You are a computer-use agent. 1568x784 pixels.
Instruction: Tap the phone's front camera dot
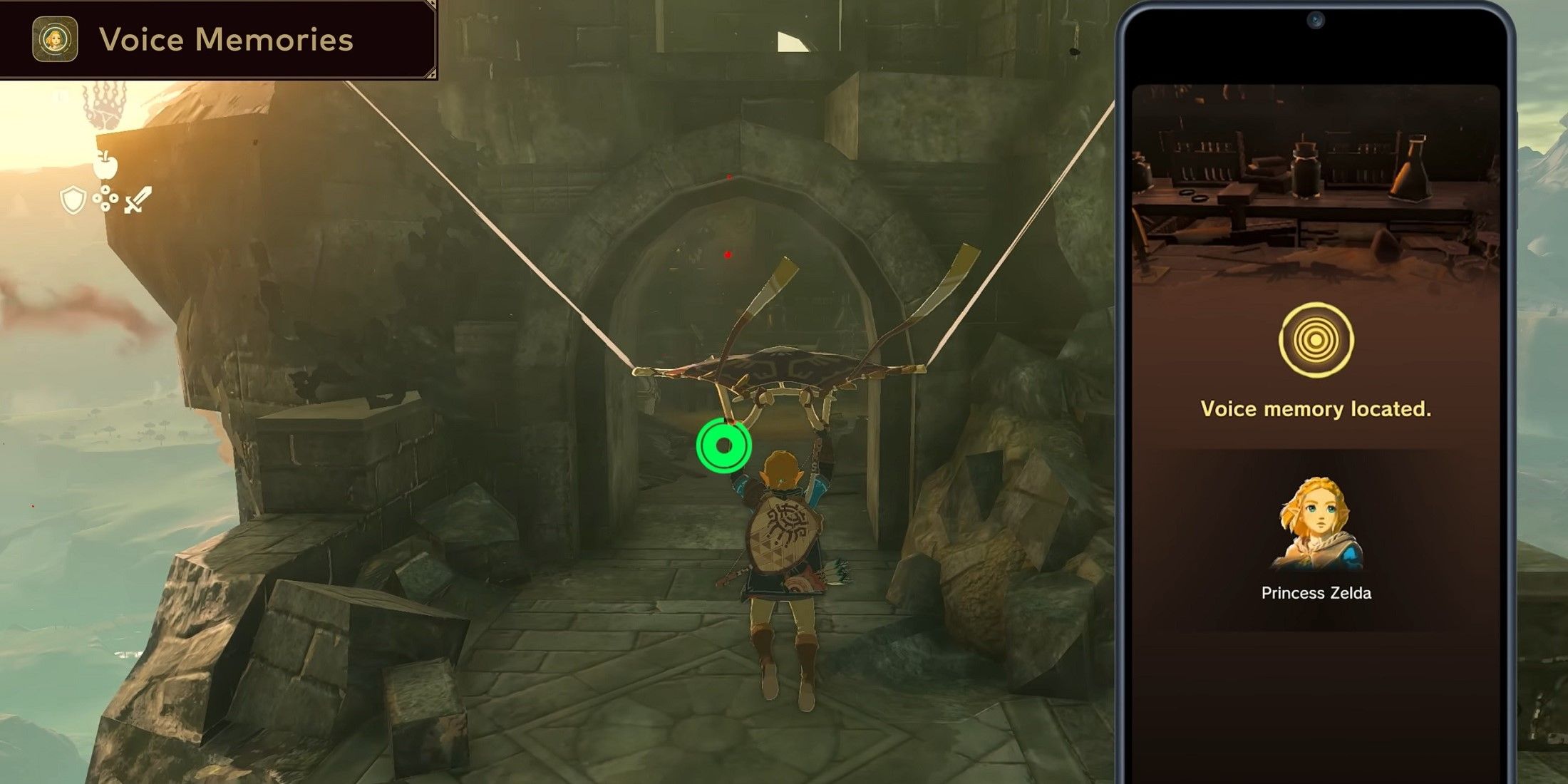(1315, 20)
